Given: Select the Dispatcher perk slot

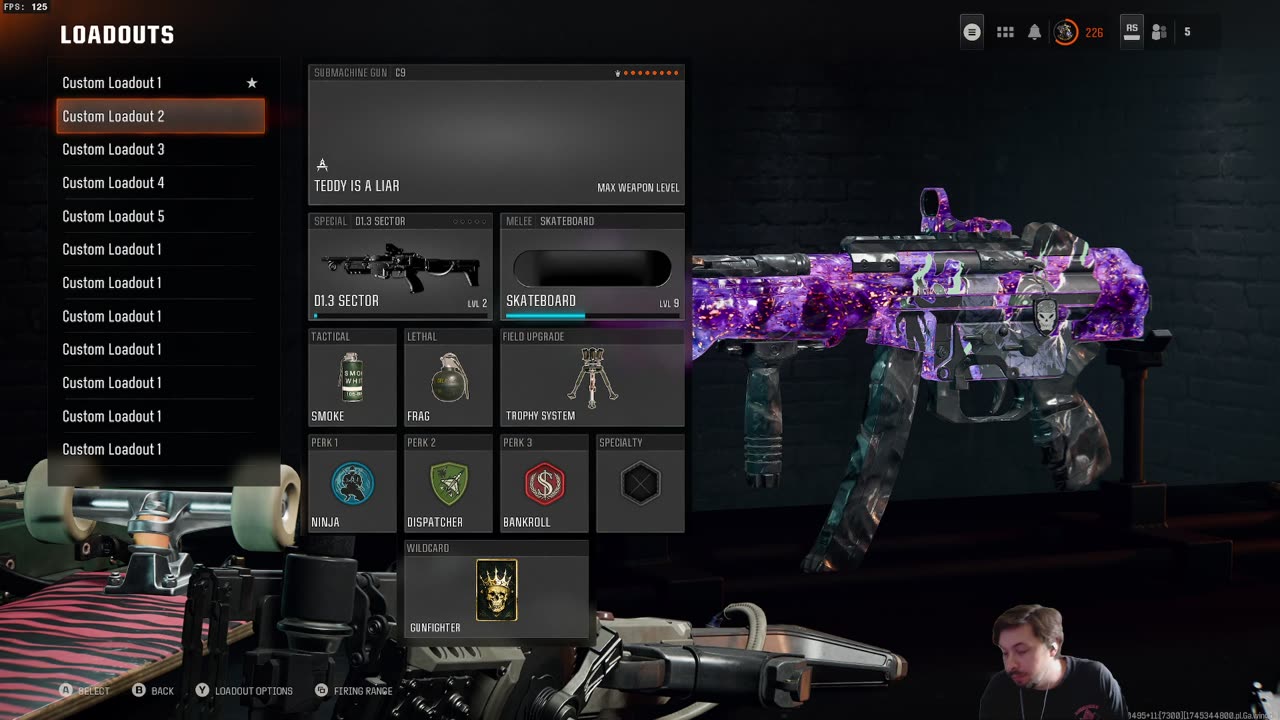Looking at the screenshot, I should (448, 484).
